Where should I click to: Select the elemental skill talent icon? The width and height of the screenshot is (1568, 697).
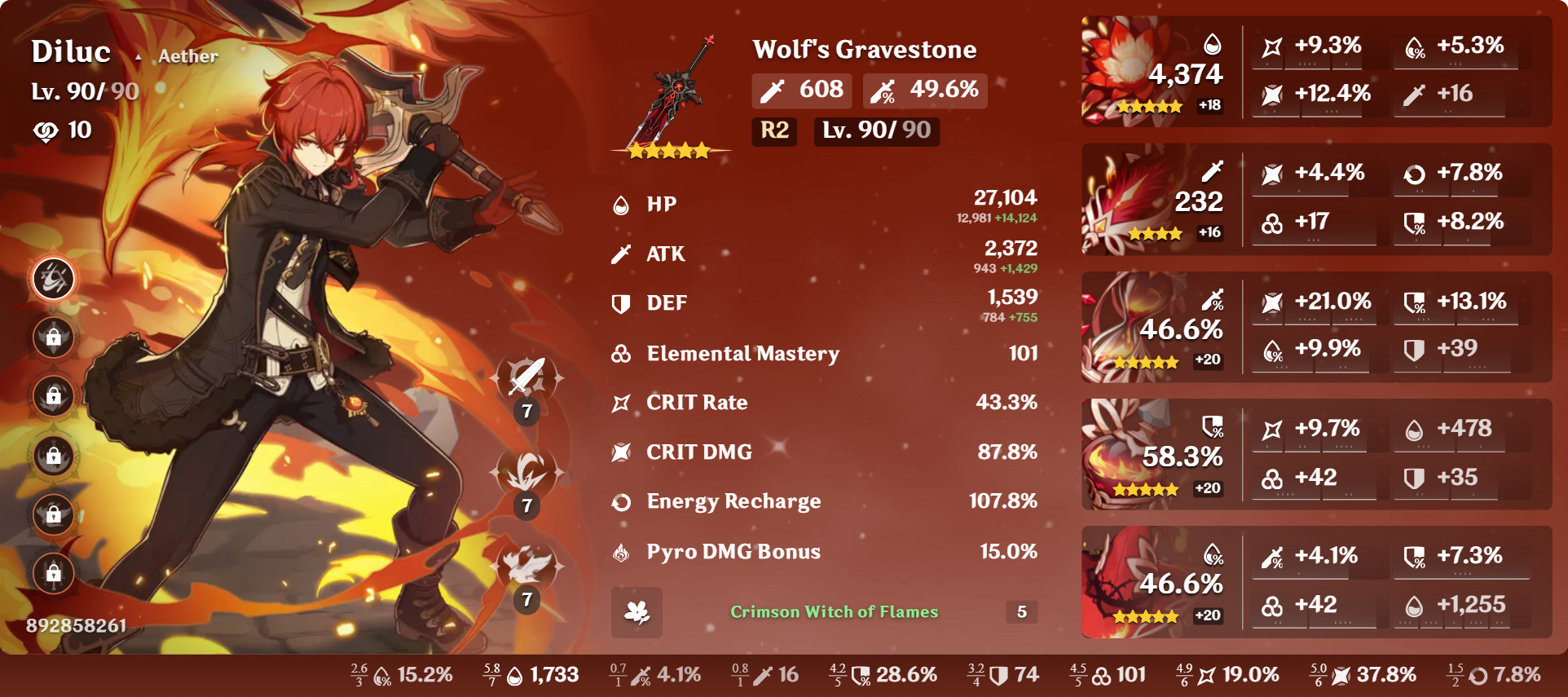tap(528, 473)
